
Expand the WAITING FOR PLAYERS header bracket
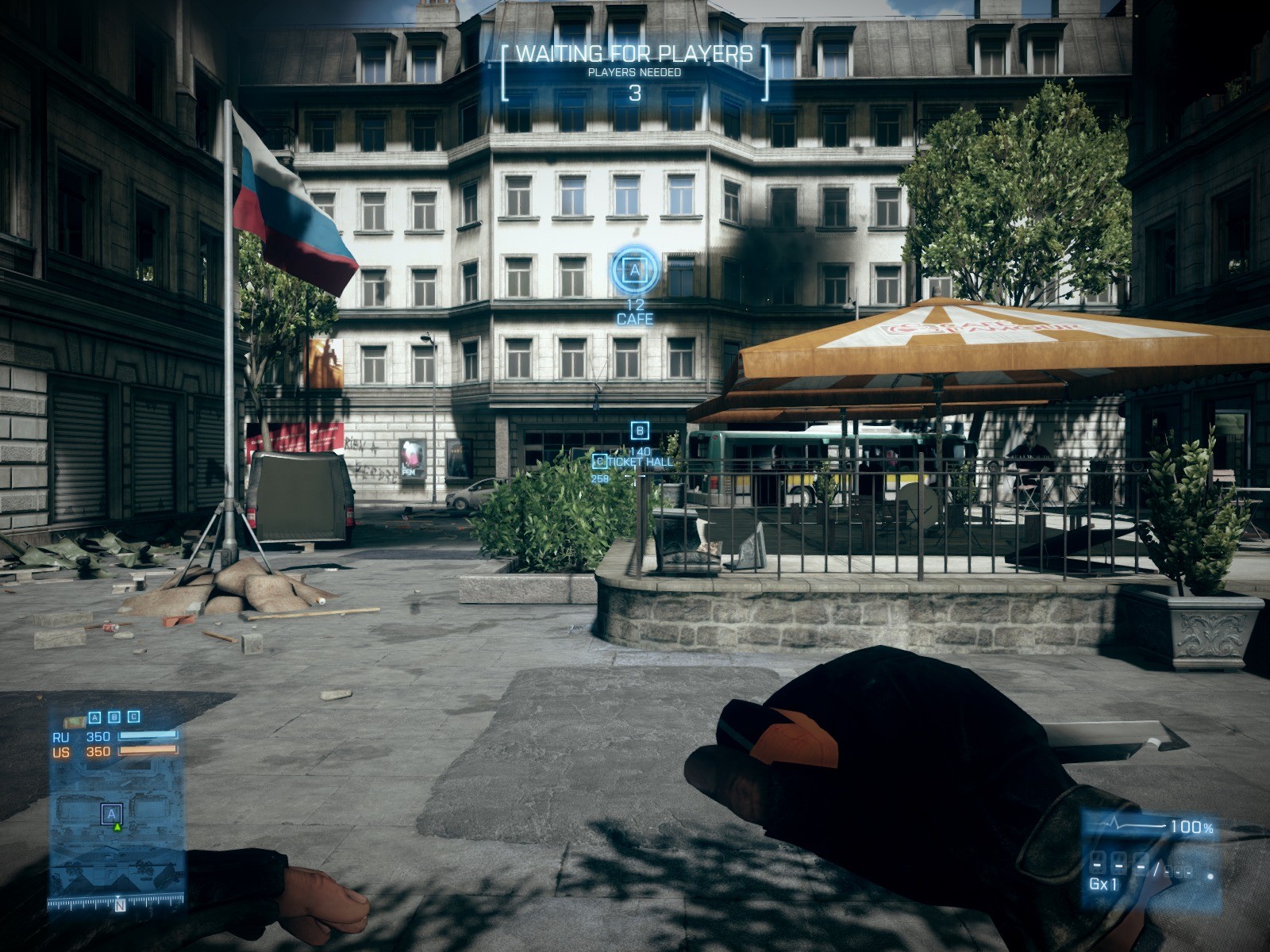pyautogui.click(x=634, y=55)
